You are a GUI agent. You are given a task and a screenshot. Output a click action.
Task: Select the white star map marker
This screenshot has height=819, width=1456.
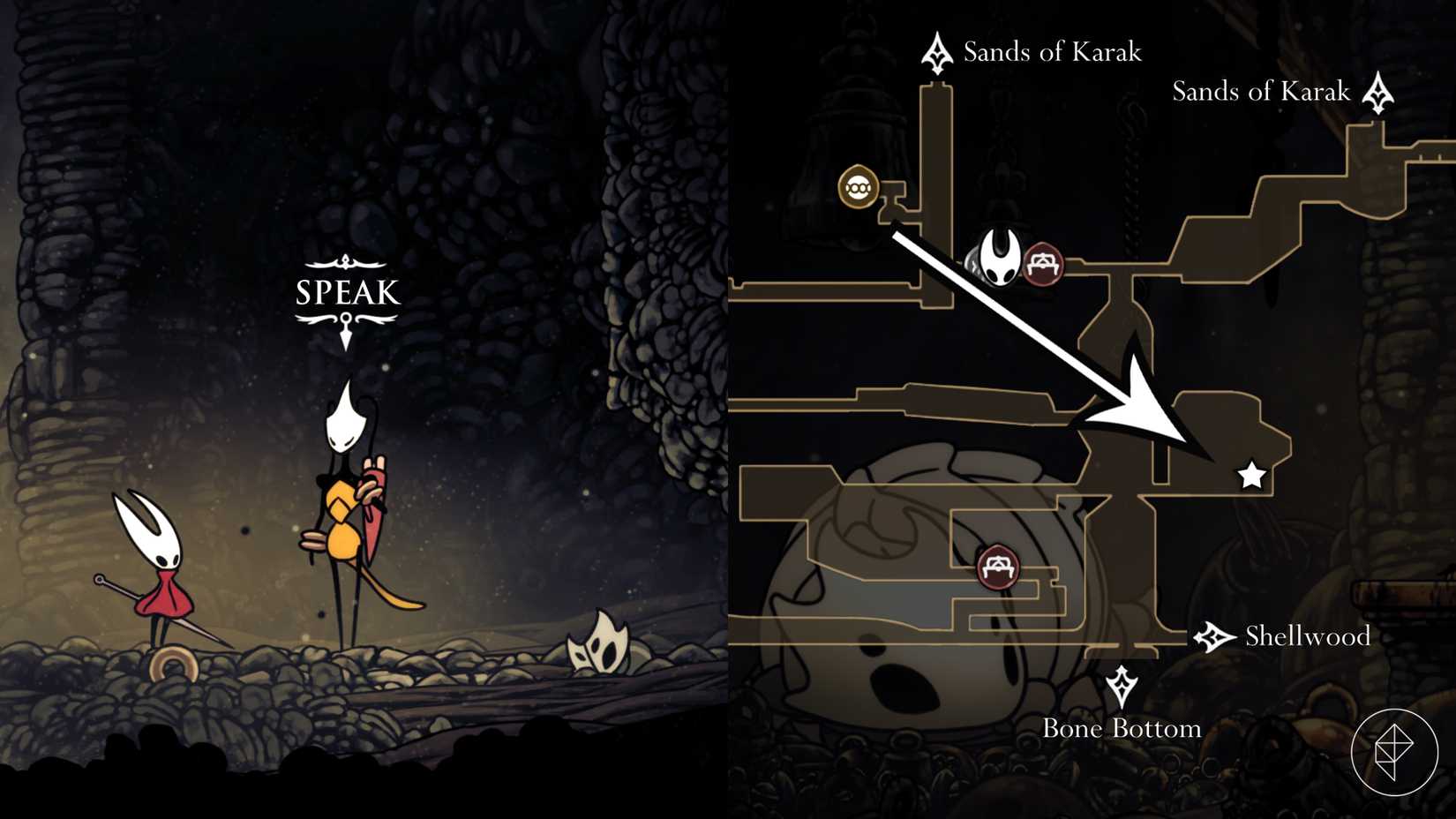(x=1251, y=476)
